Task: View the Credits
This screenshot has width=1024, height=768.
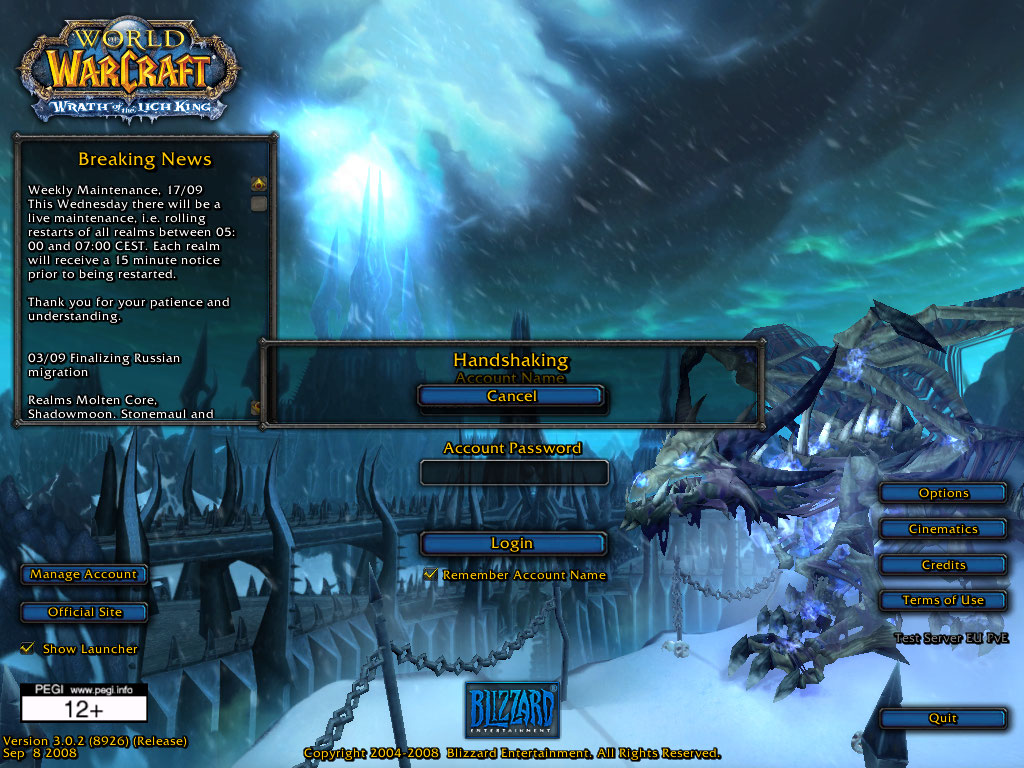Action: tap(943, 565)
